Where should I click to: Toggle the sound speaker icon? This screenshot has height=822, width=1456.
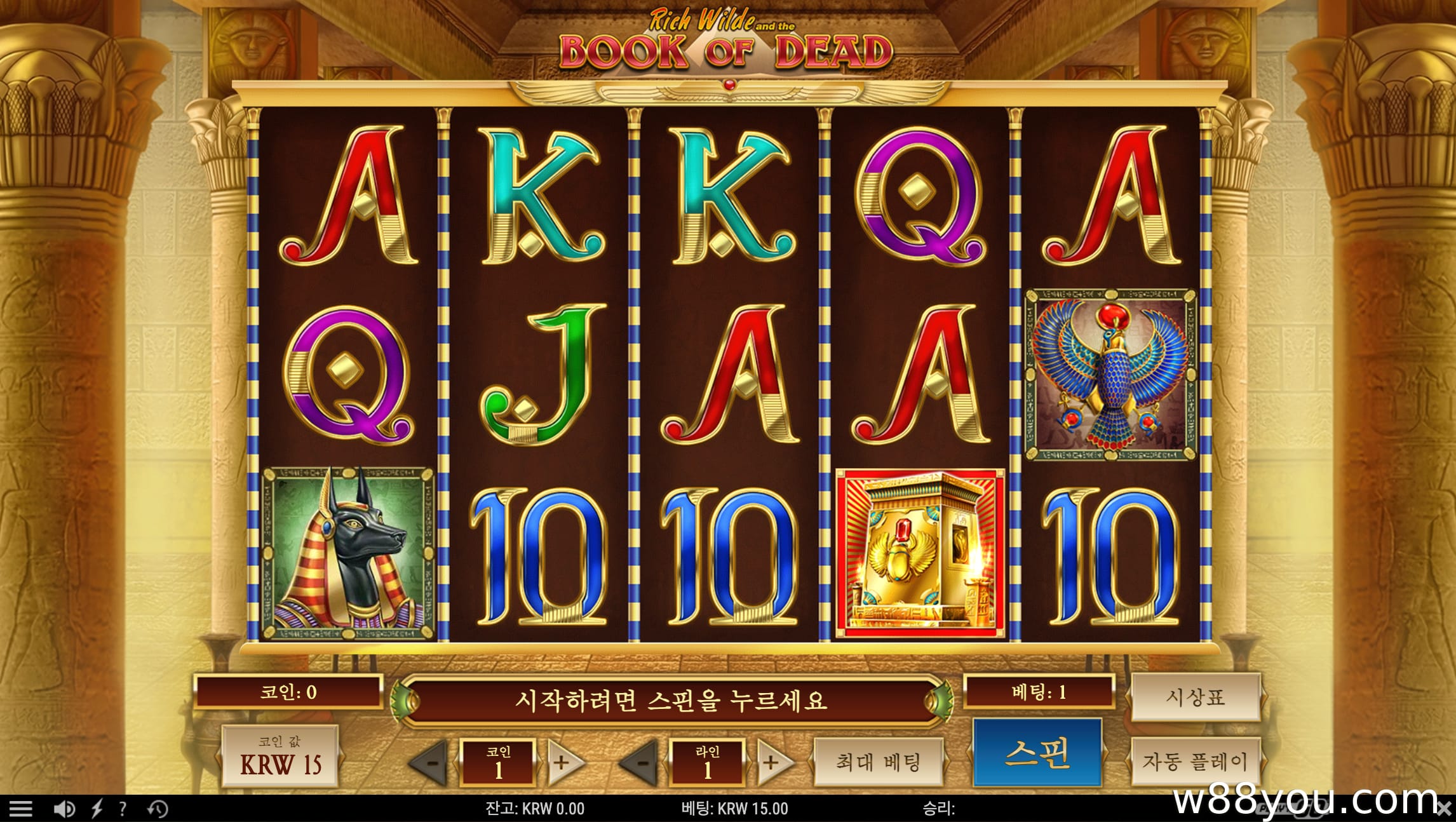(64, 809)
